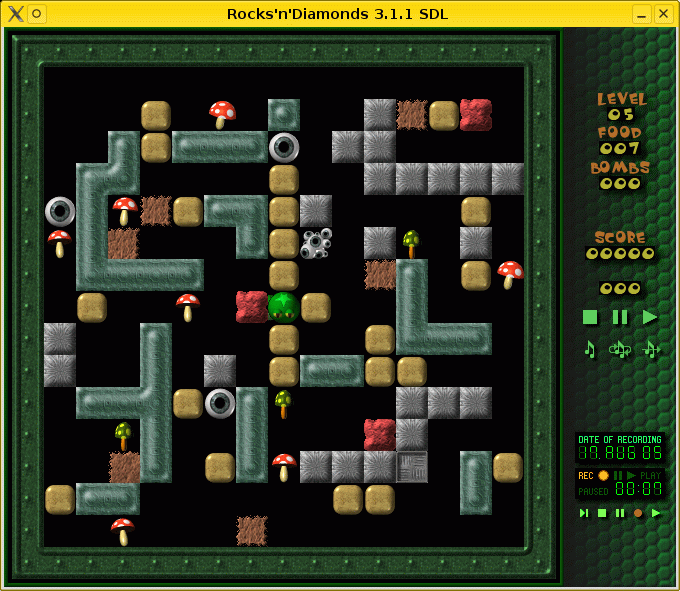Start tape recording with the round record button
The width and height of the screenshot is (680, 591).
[638, 513]
